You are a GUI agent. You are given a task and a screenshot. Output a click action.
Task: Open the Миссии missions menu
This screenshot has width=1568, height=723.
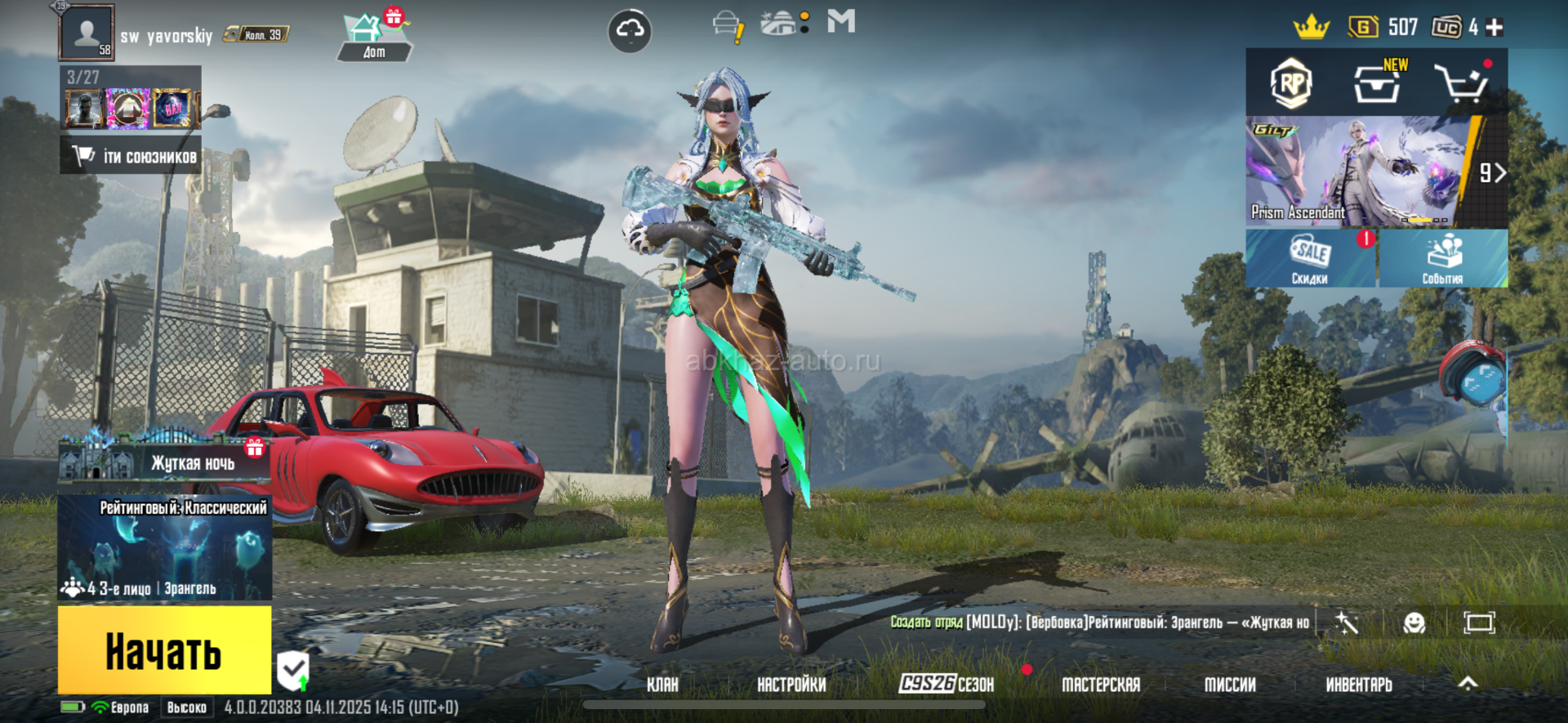point(1230,685)
